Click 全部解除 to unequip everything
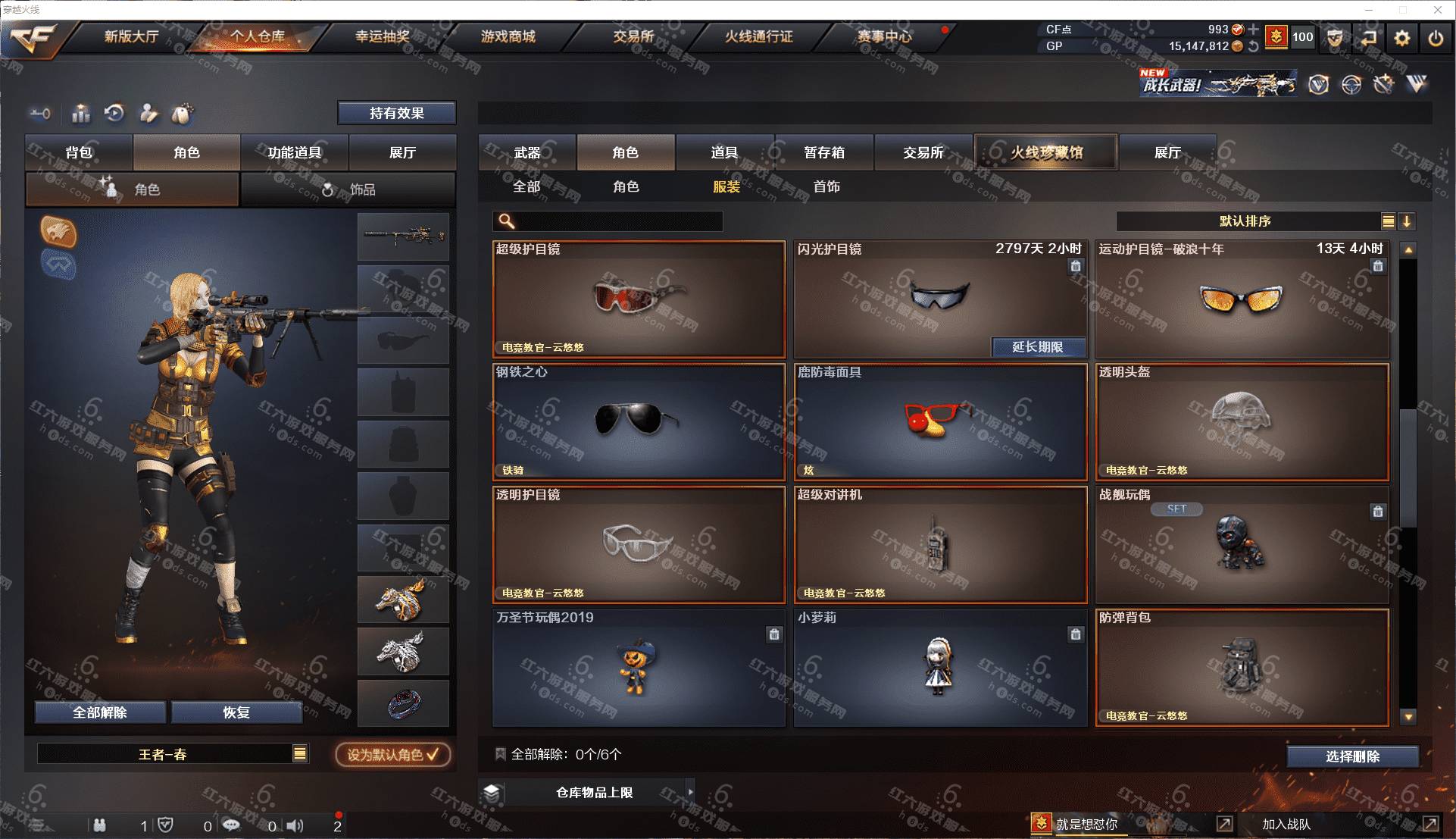Image resolution: width=1456 pixels, height=839 pixels. (100, 712)
